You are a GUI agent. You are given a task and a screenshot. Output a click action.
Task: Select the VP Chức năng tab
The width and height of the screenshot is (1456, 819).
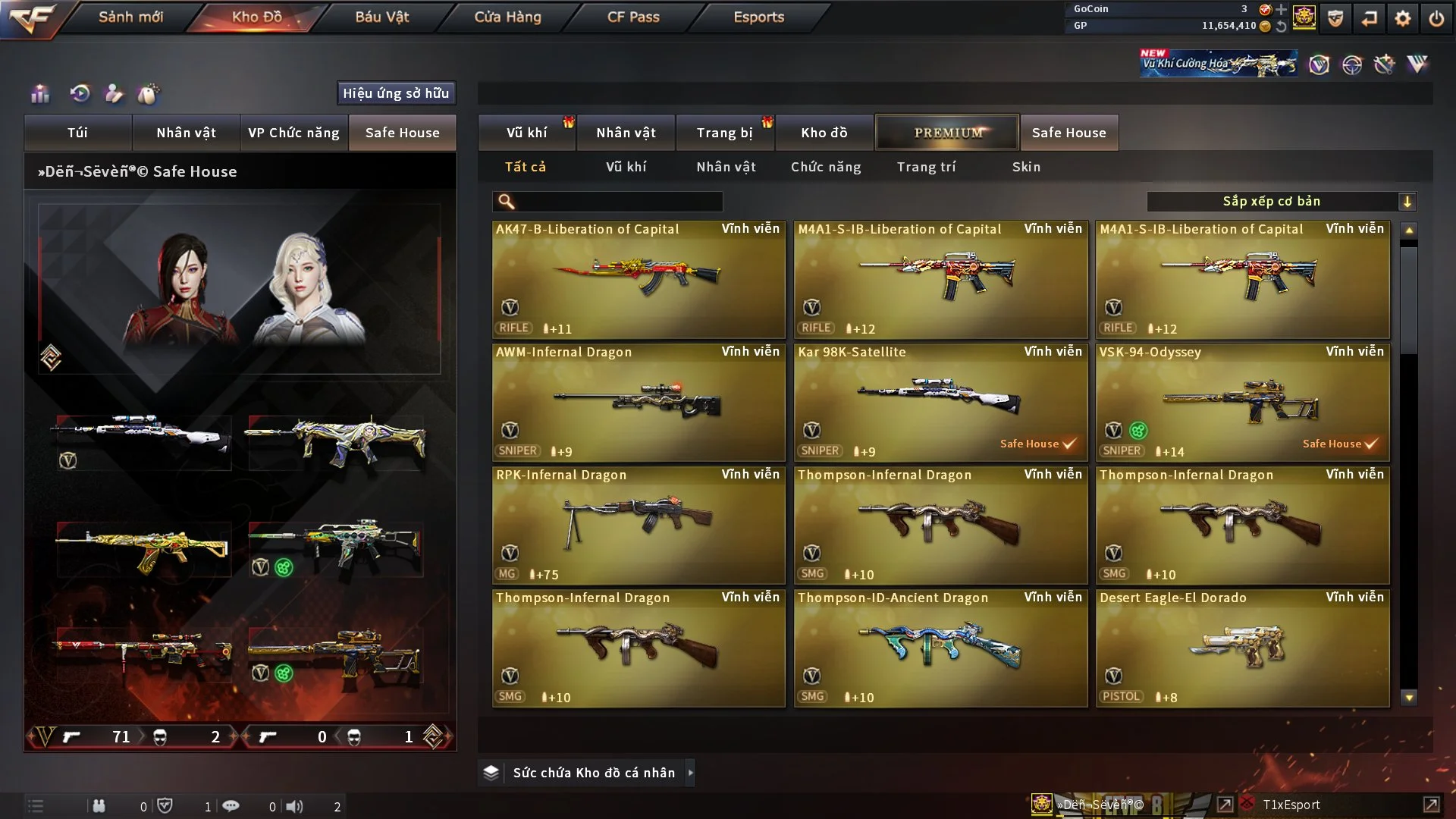pos(293,133)
